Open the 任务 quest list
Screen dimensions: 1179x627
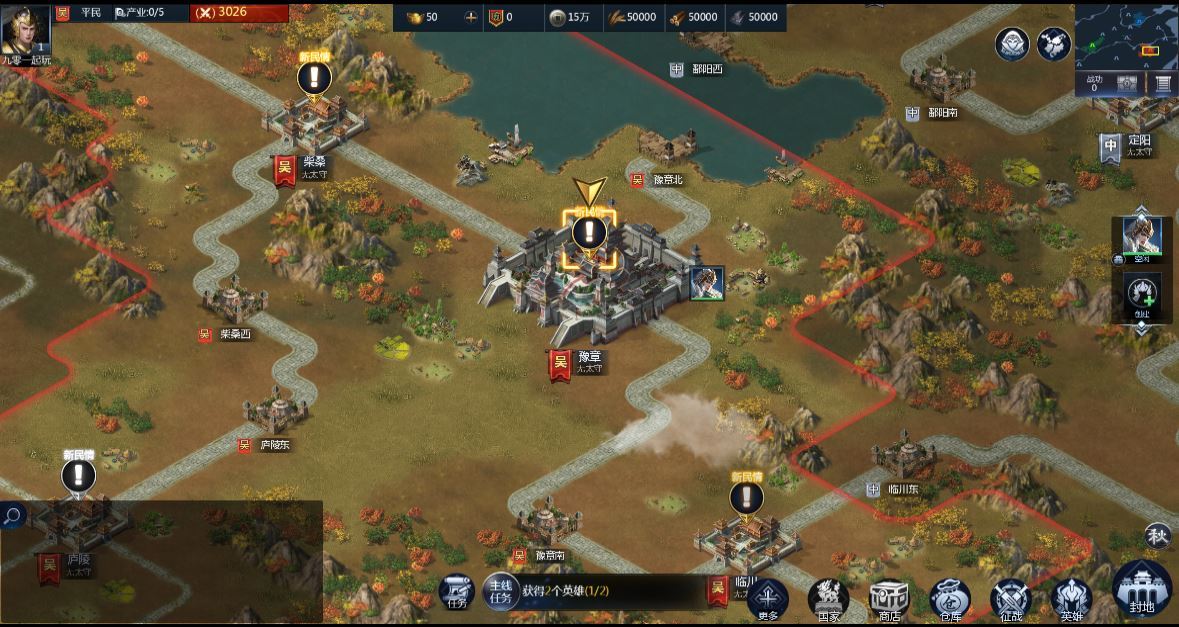coord(457,591)
